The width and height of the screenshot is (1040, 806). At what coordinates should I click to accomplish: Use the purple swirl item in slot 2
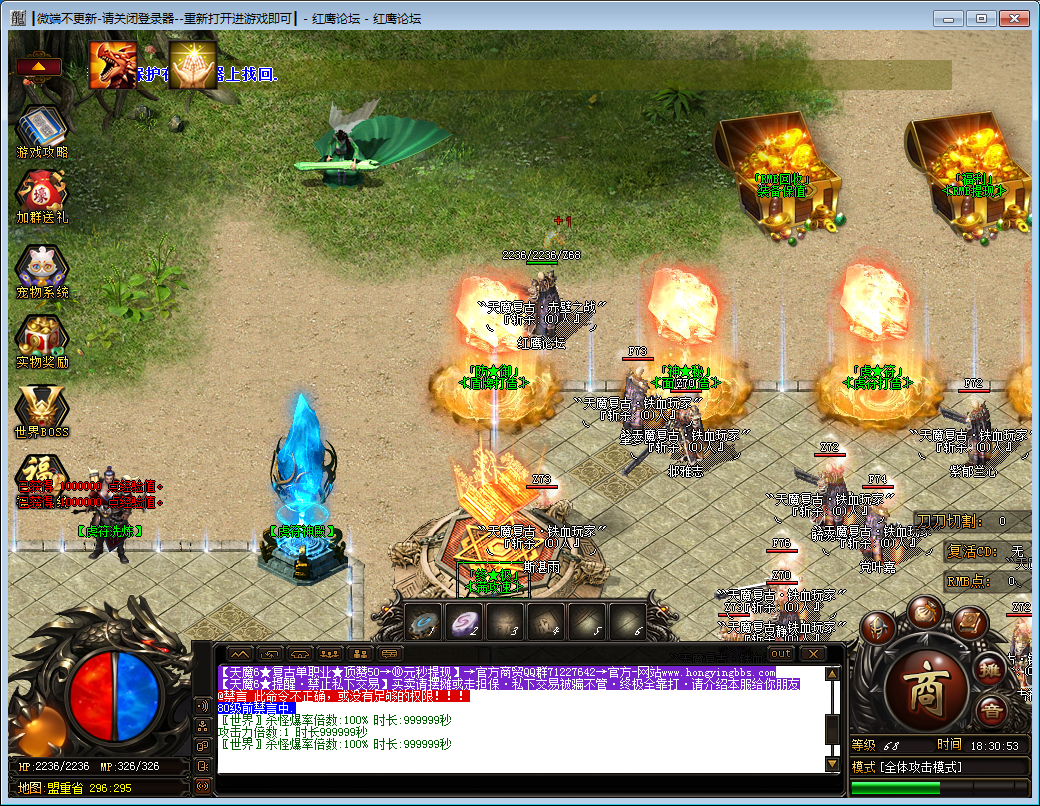[x=465, y=621]
